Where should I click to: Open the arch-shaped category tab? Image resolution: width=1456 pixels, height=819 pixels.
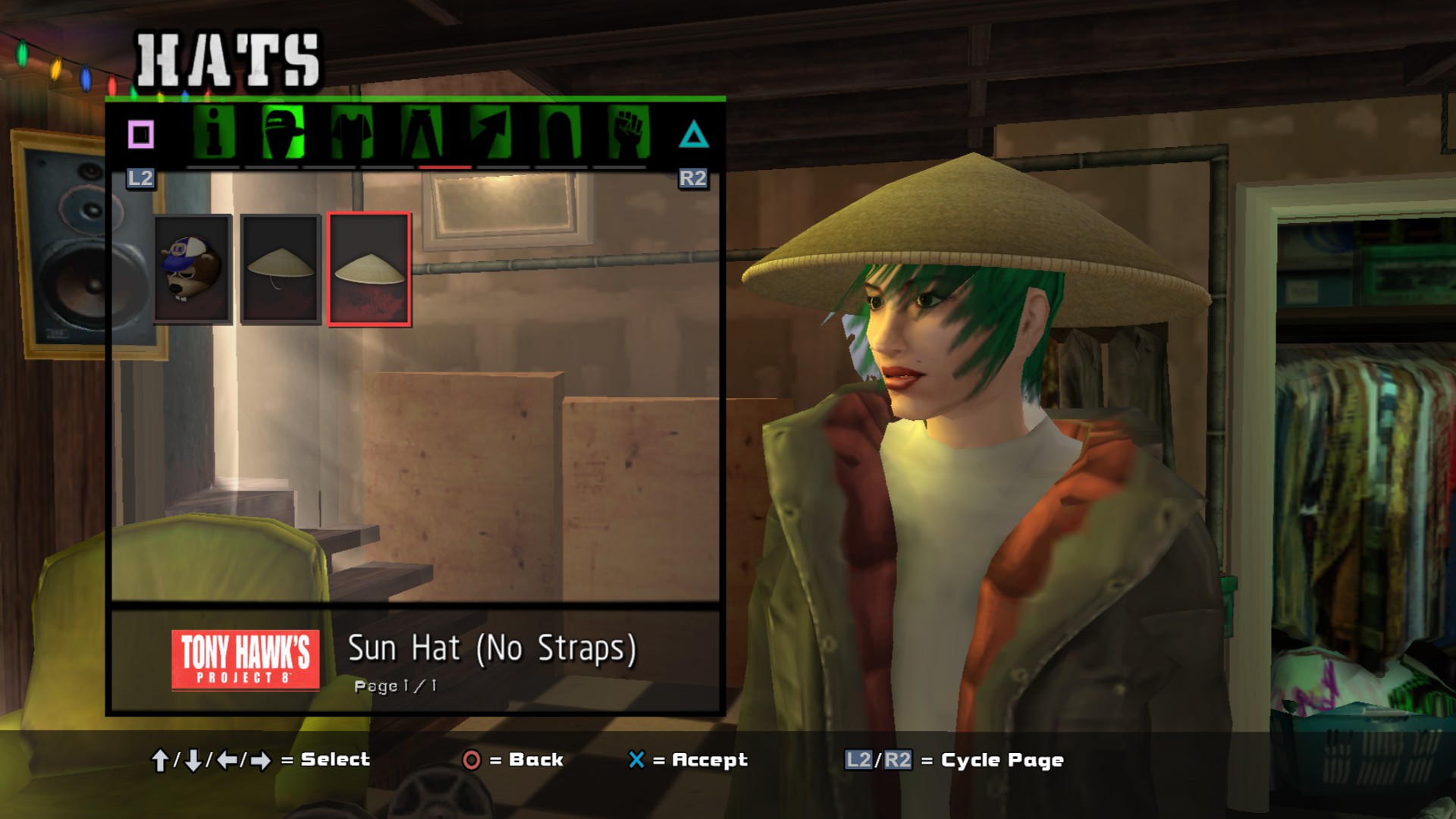coord(560,133)
